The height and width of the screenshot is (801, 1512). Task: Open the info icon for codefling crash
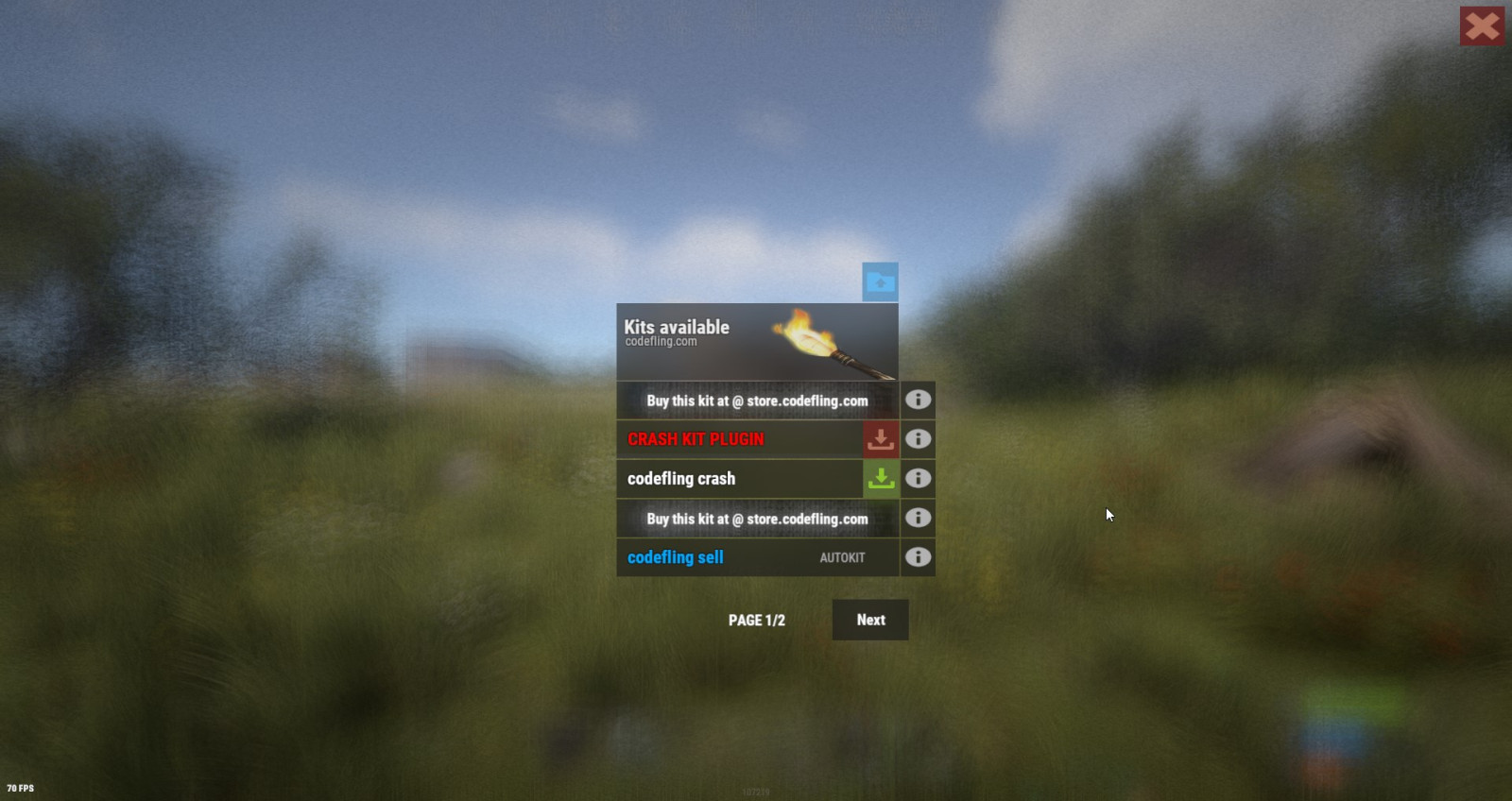(x=916, y=479)
